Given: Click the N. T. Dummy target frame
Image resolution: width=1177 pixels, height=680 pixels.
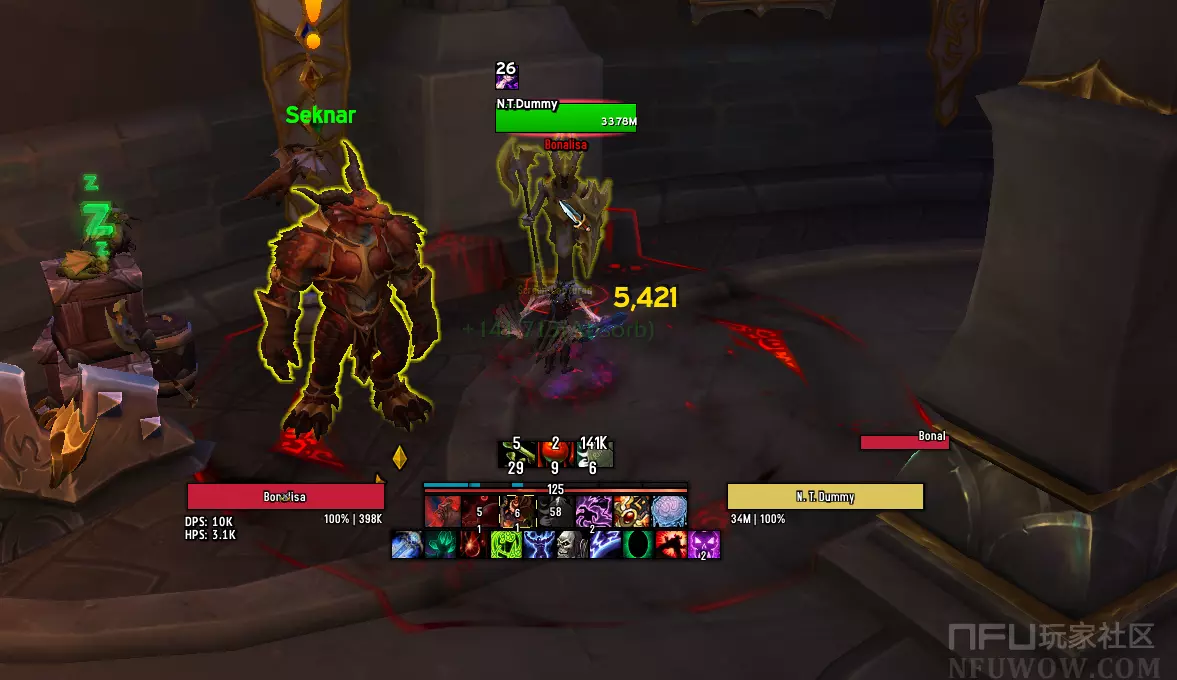Looking at the screenshot, I should pyautogui.click(x=825, y=497).
